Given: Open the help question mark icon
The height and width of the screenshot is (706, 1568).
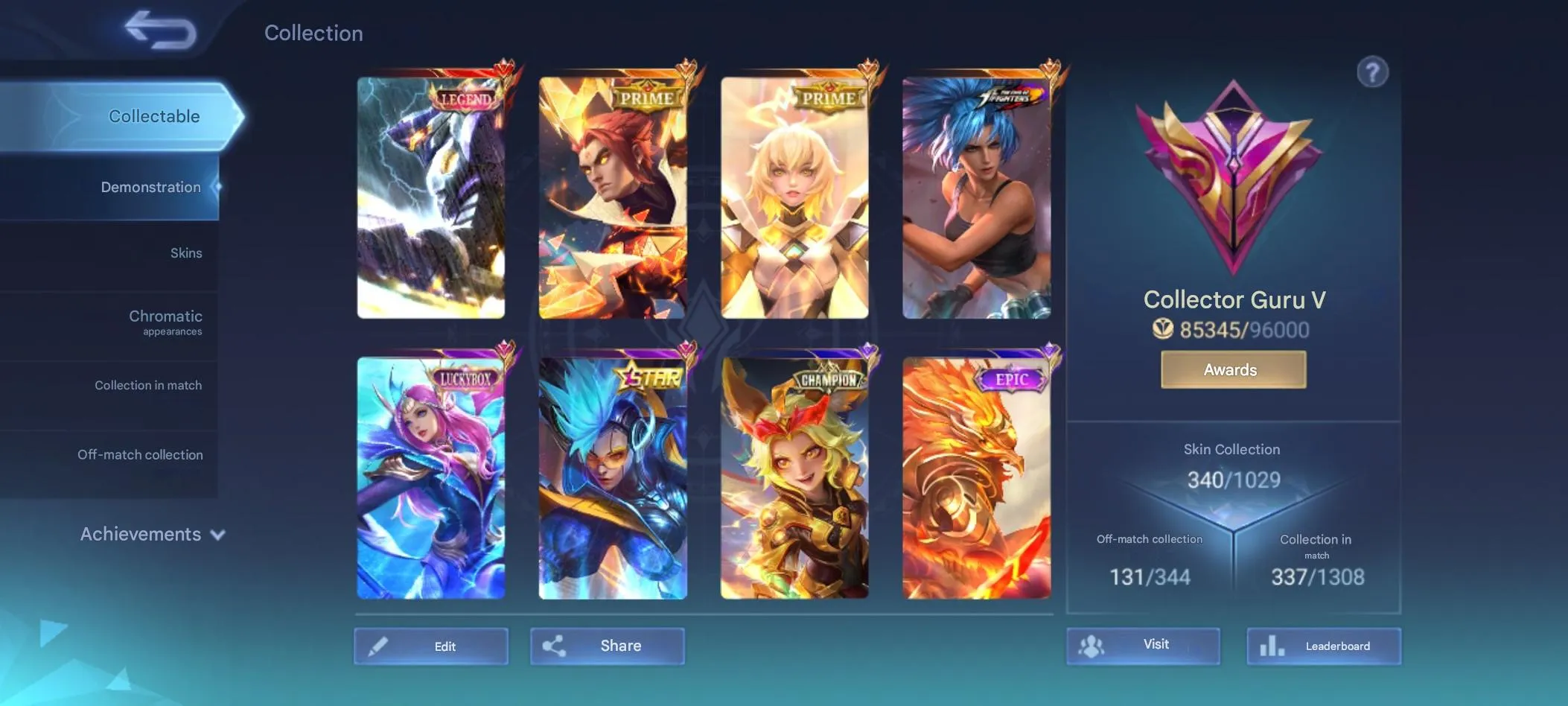Looking at the screenshot, I should pyautogui.click(x=1374, y=71).
